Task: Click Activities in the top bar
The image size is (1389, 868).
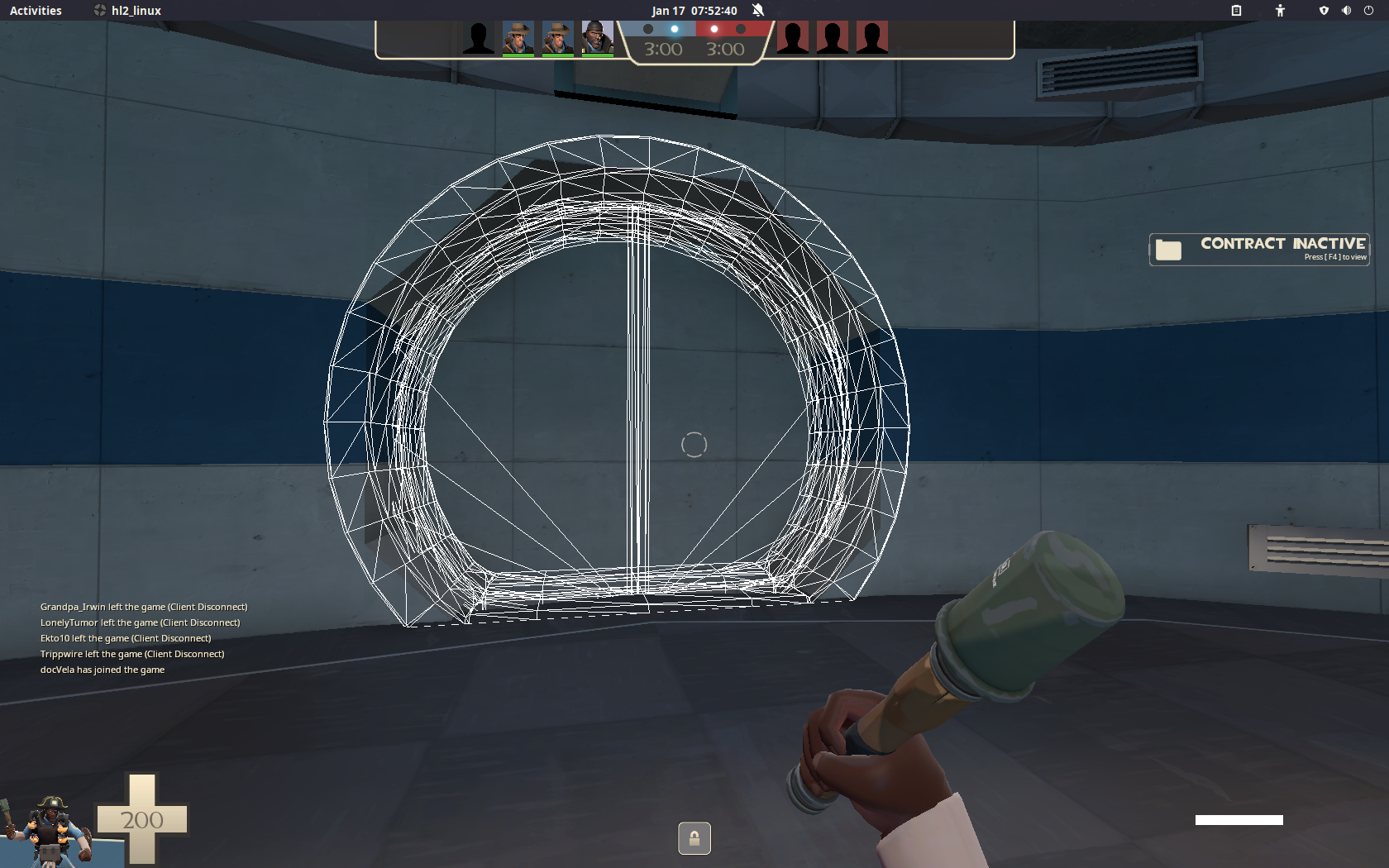Action: [x=36, y=10]
